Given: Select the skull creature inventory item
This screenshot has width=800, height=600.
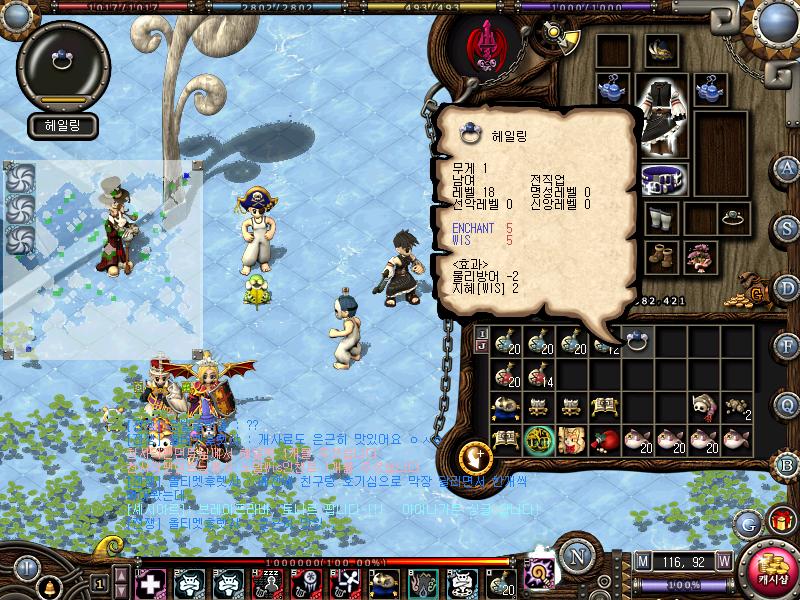Looking at the screenshot, I should coord(702,405).
